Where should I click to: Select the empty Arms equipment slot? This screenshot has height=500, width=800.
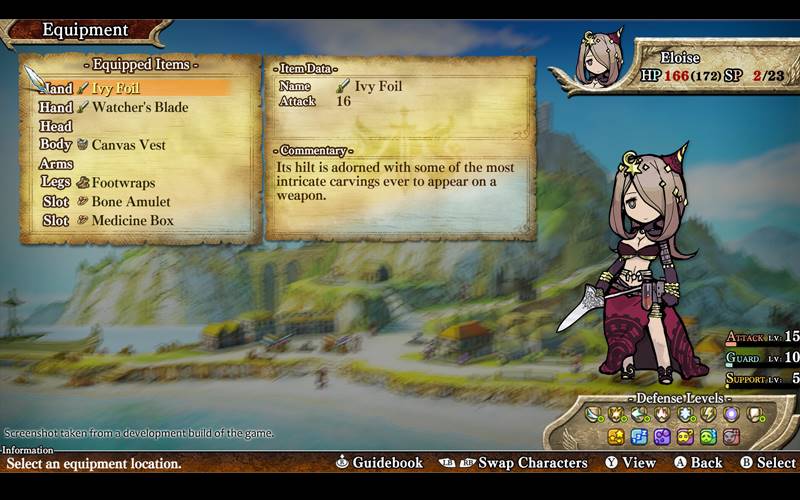pyautogui.click(x=57, y=164)
